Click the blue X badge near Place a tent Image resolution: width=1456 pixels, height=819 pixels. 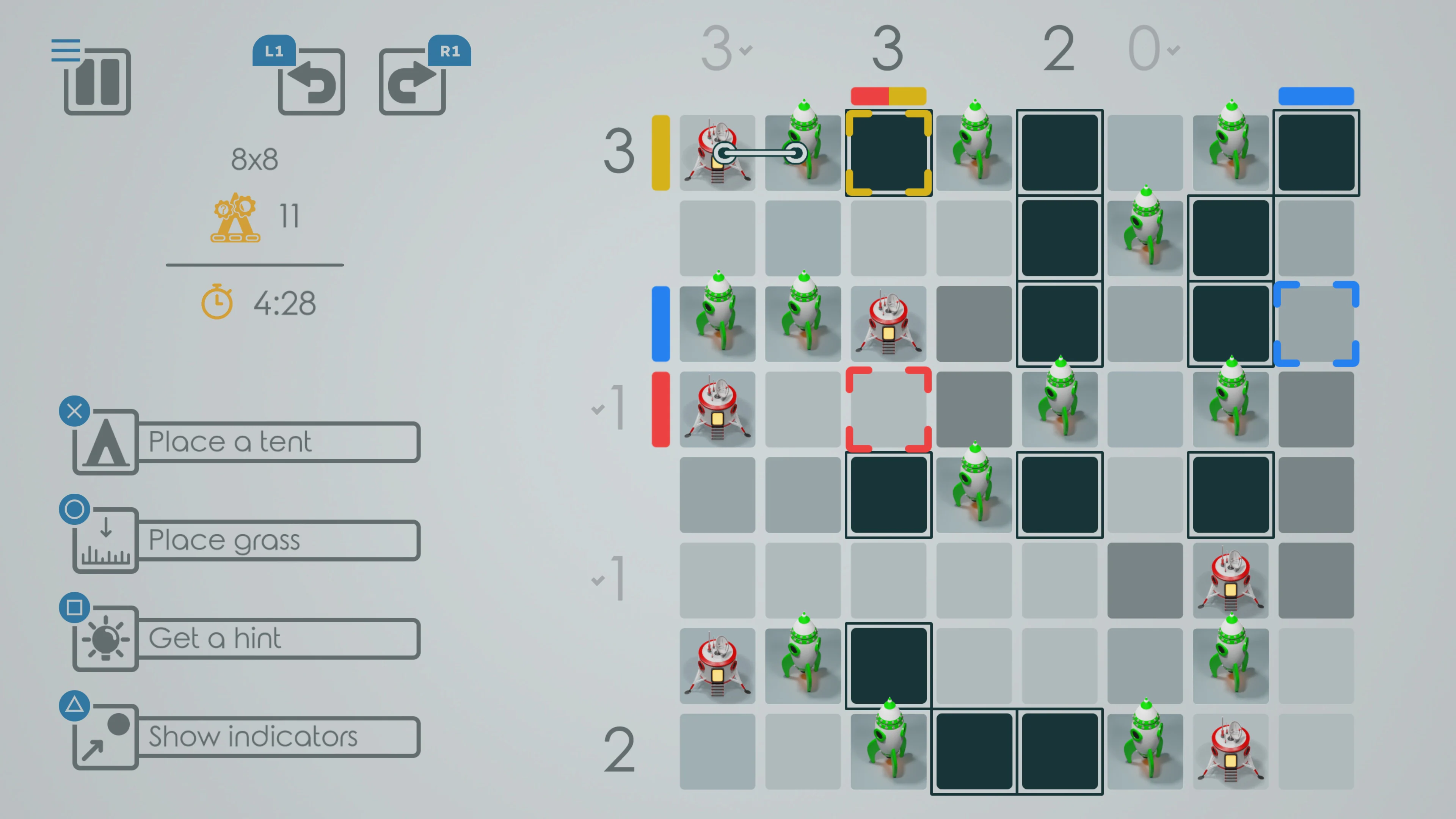pos(74,411)
